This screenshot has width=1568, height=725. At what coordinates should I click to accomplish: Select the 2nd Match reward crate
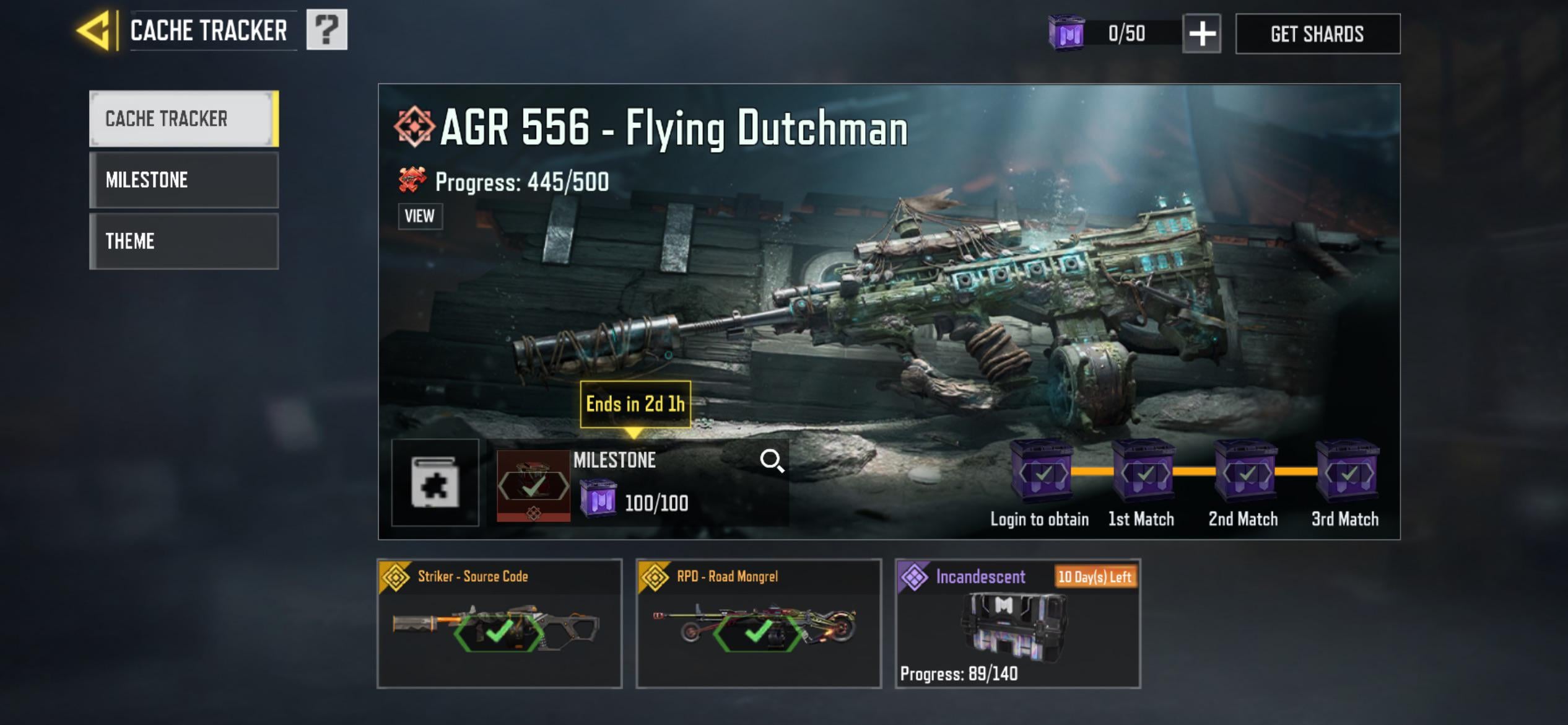pos(1245,473)
